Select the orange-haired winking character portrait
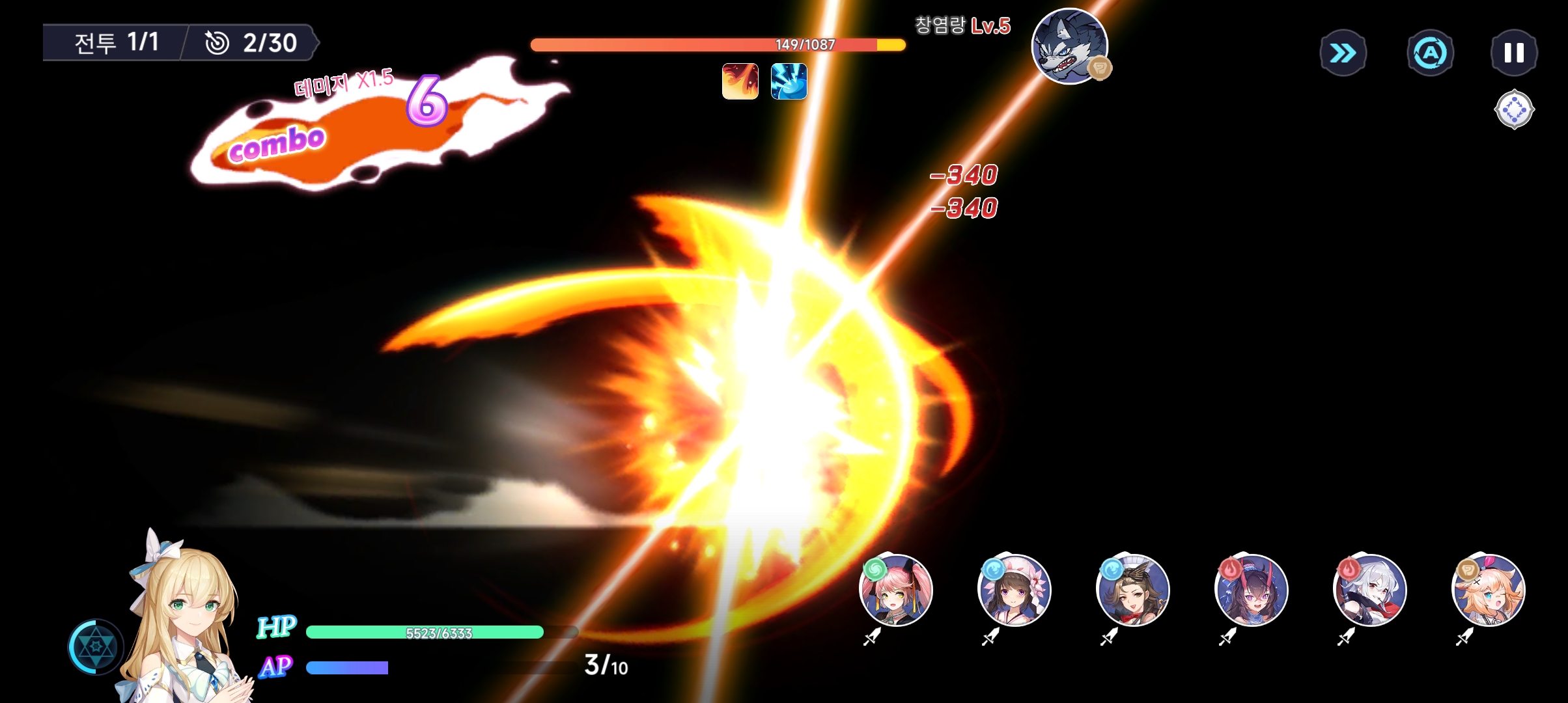 pos(1489,590)
